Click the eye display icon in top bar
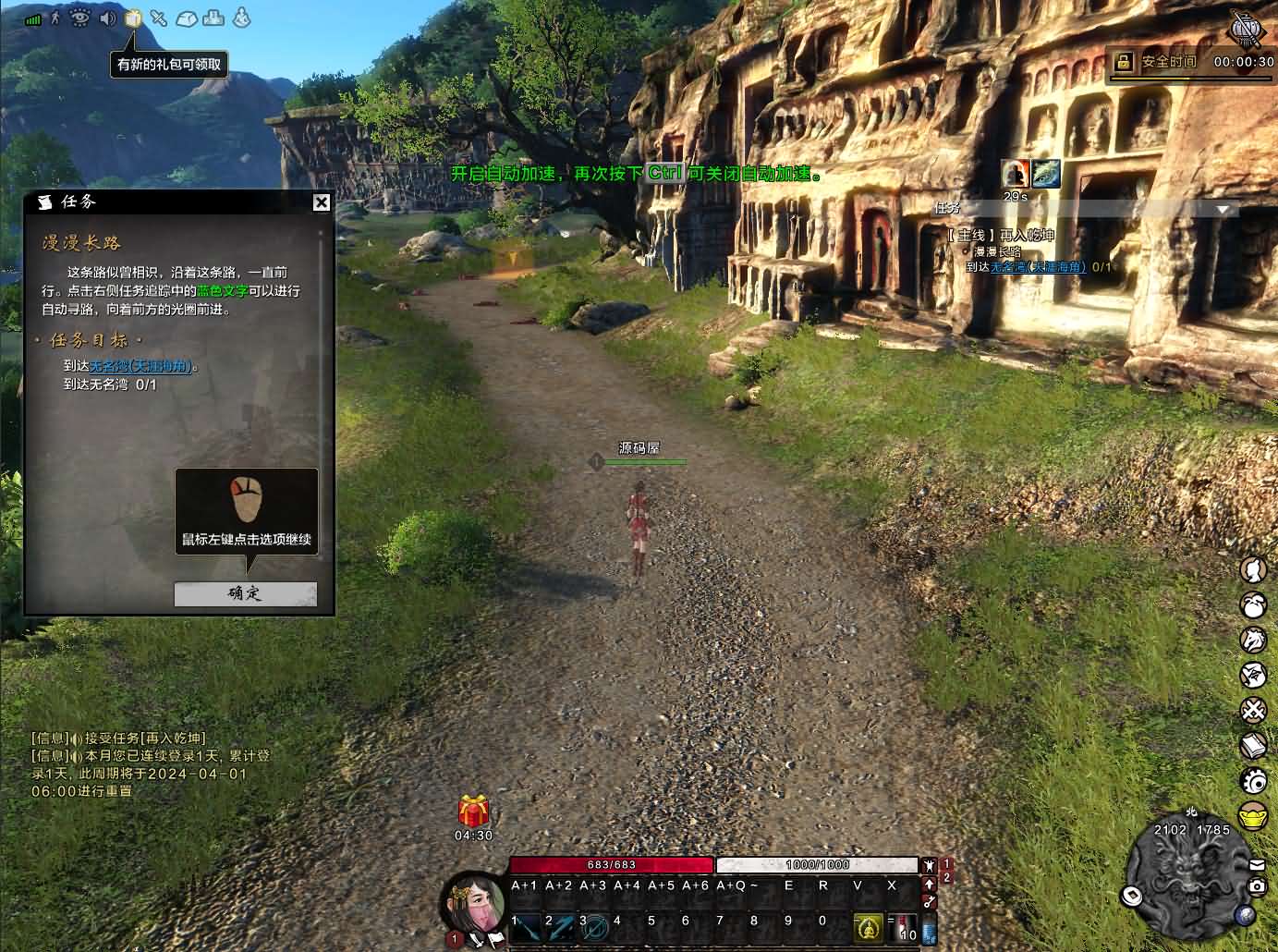 coord(80,18)
